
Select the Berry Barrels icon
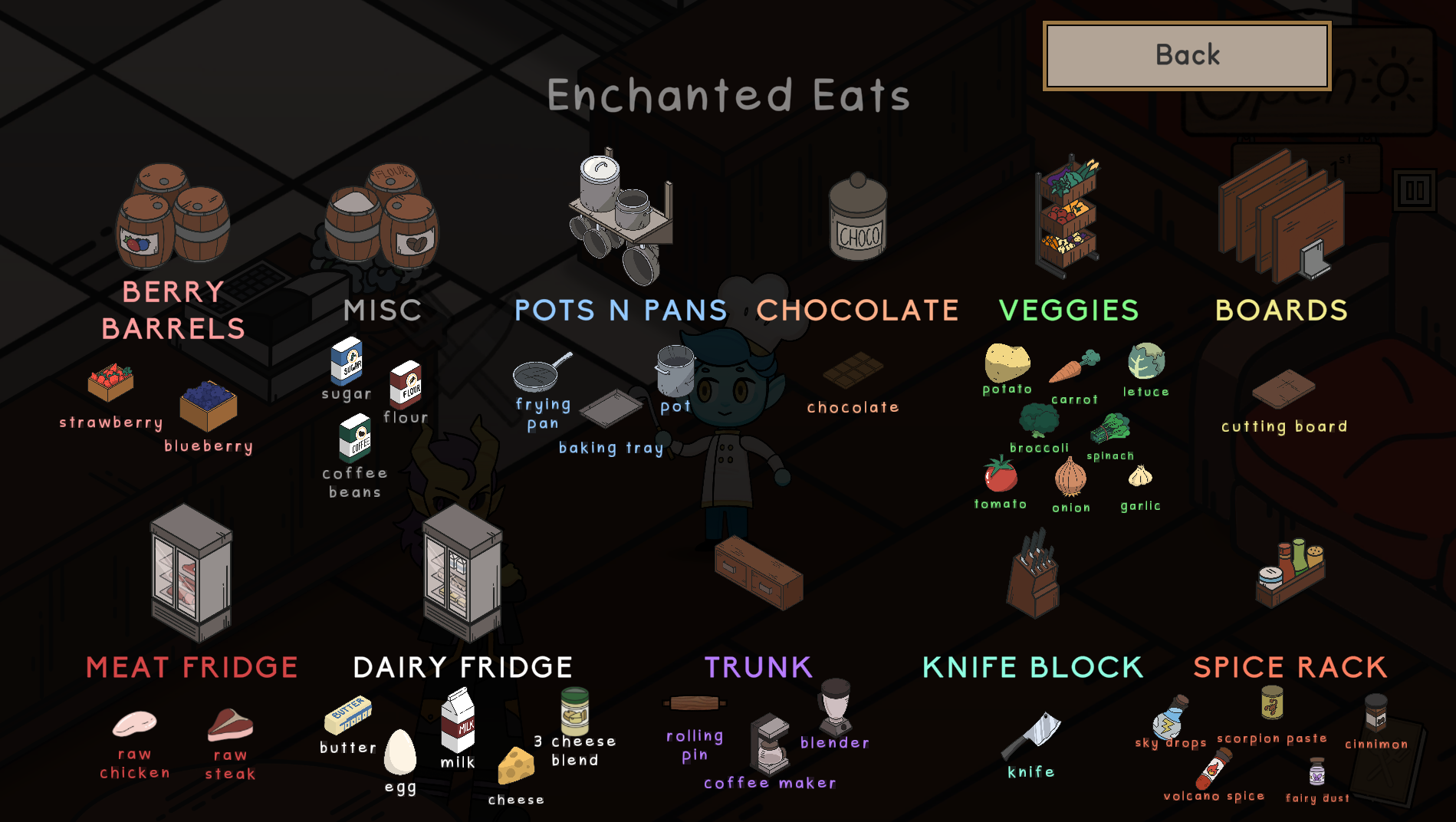173,216
